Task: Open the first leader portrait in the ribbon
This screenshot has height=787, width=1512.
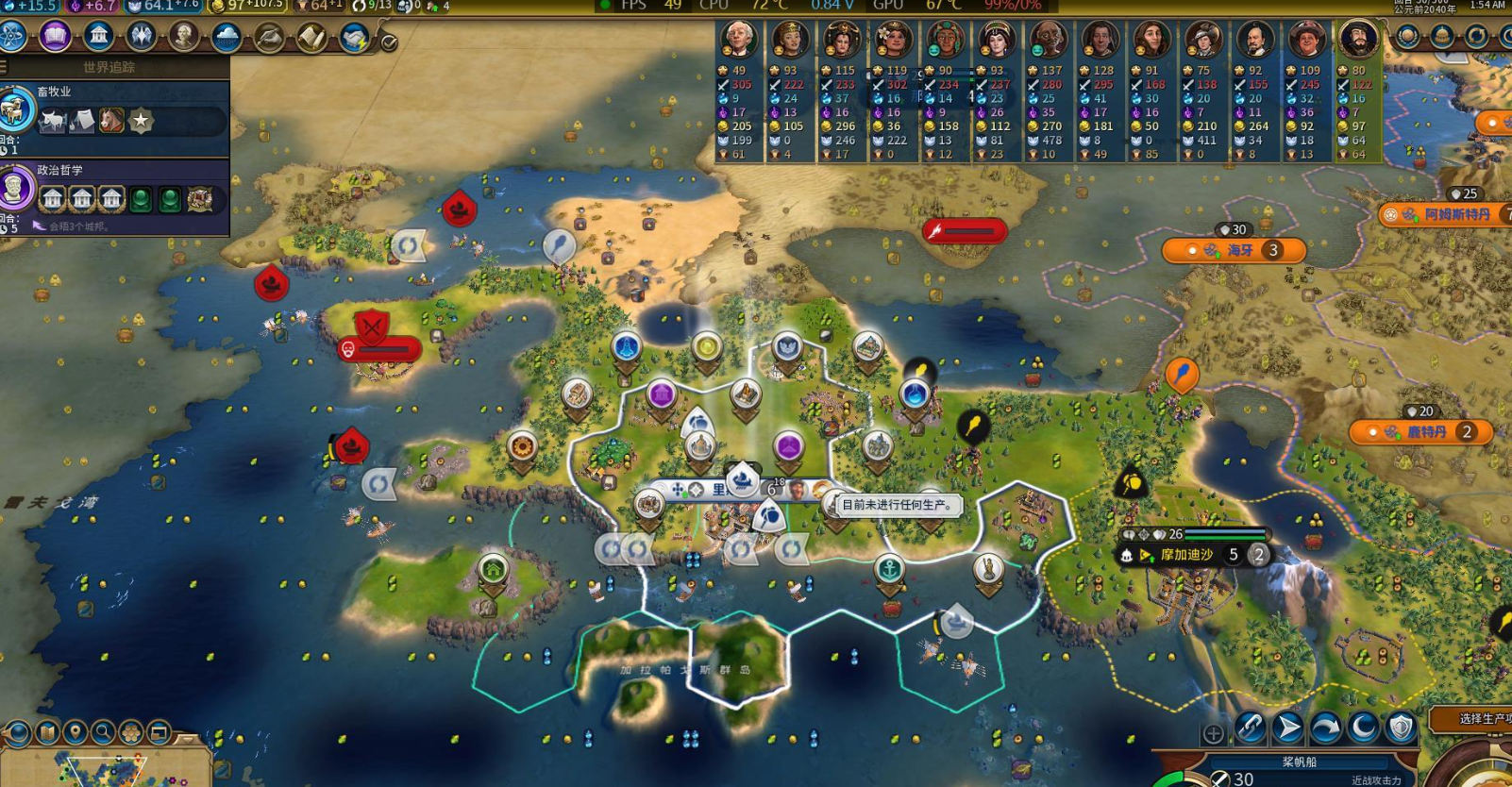Action: pyautogui.click(x=739, y=41)
